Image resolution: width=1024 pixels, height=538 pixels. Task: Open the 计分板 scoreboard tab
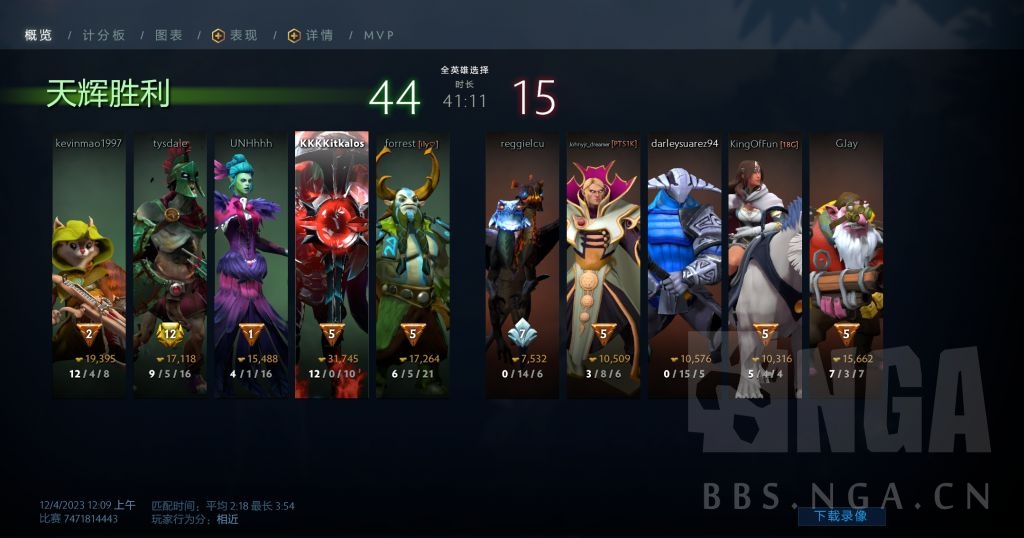104,35
